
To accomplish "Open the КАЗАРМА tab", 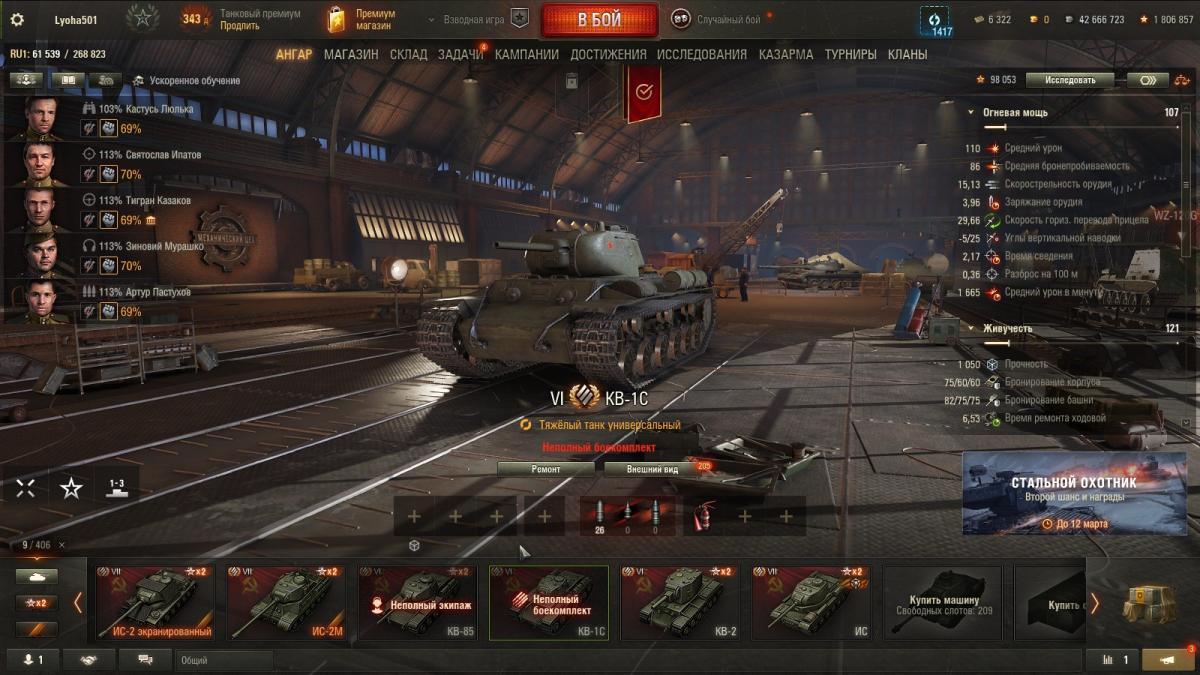I will pos(786,55).
